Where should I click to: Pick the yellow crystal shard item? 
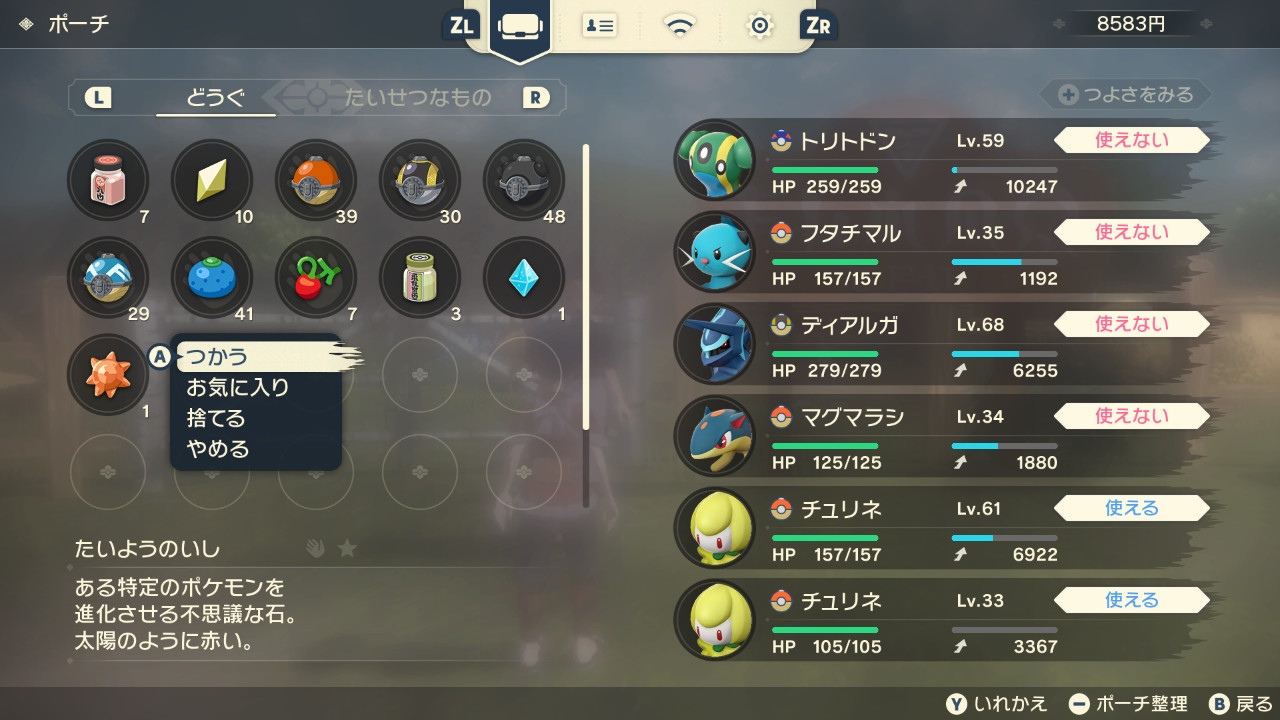[x=212, y=180]
